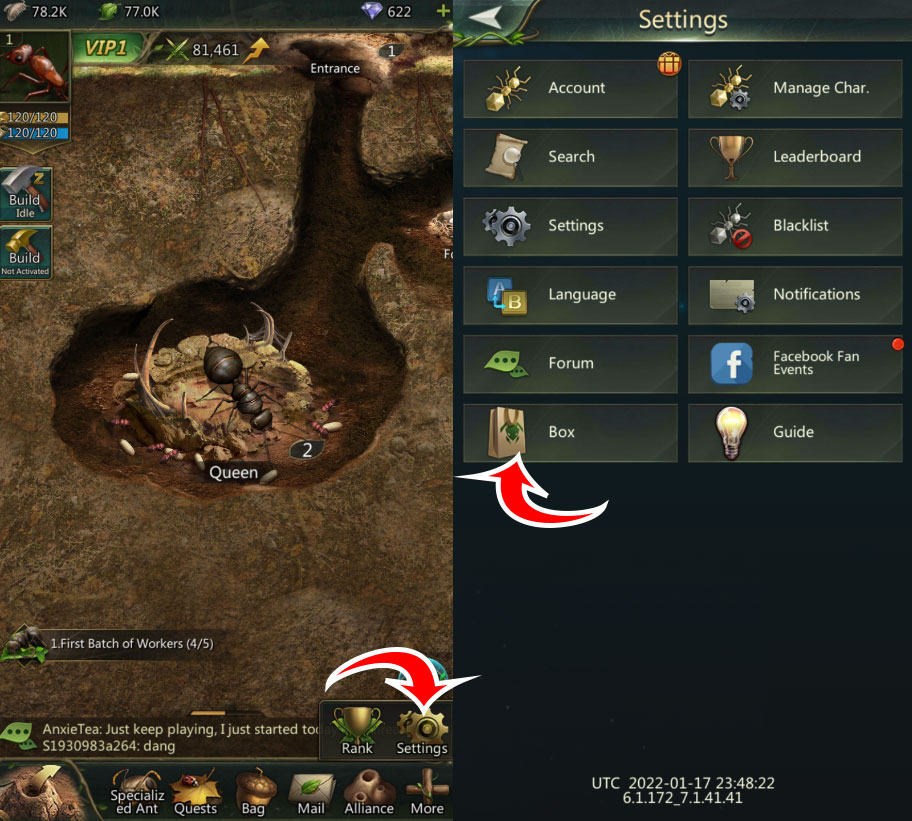Open Quests from the bottom bar

point(195,792)
